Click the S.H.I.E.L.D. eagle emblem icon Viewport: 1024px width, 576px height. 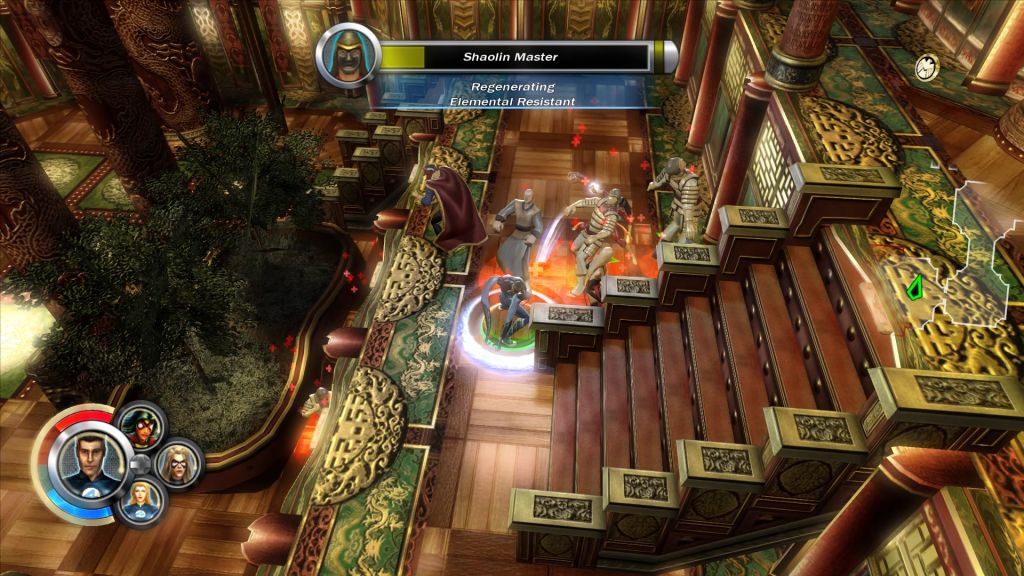(x=927, y=67)
